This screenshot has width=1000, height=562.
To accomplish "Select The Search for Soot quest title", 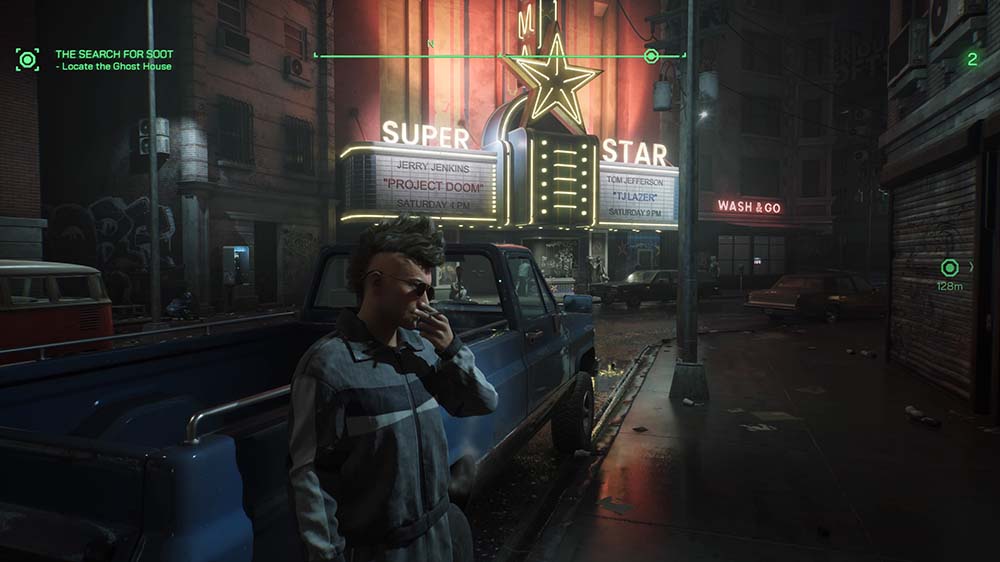I will [114, 54].
